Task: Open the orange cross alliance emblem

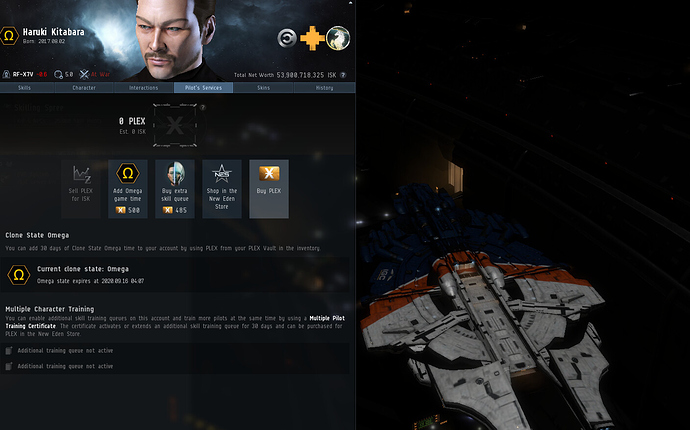Action: pos(313,39)
